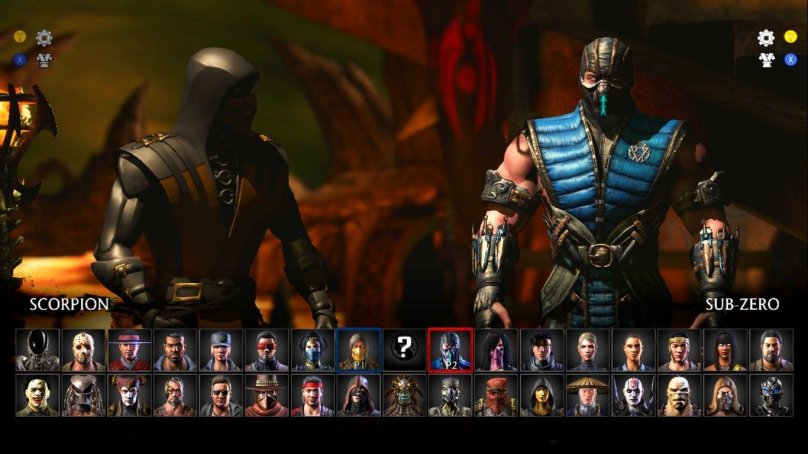808x454 pixels.
Task: Select Liu Kang with the red headband
Action: (312, 396)
